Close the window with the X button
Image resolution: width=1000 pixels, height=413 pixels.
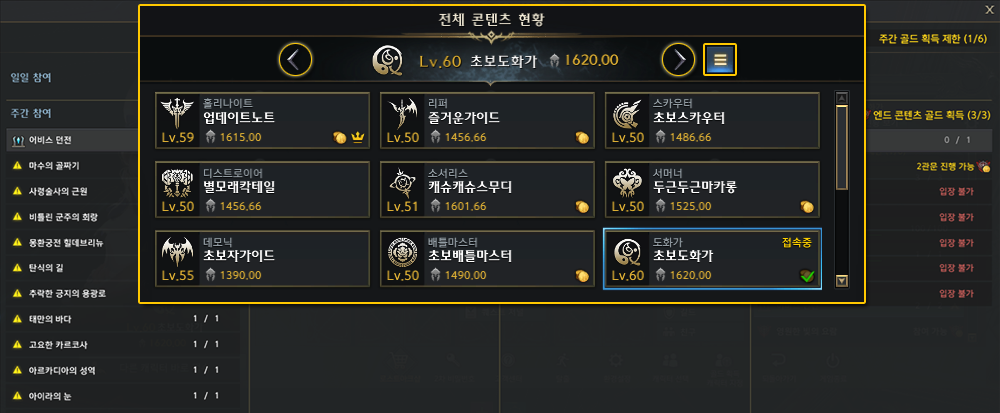click(x=989, y=10)
